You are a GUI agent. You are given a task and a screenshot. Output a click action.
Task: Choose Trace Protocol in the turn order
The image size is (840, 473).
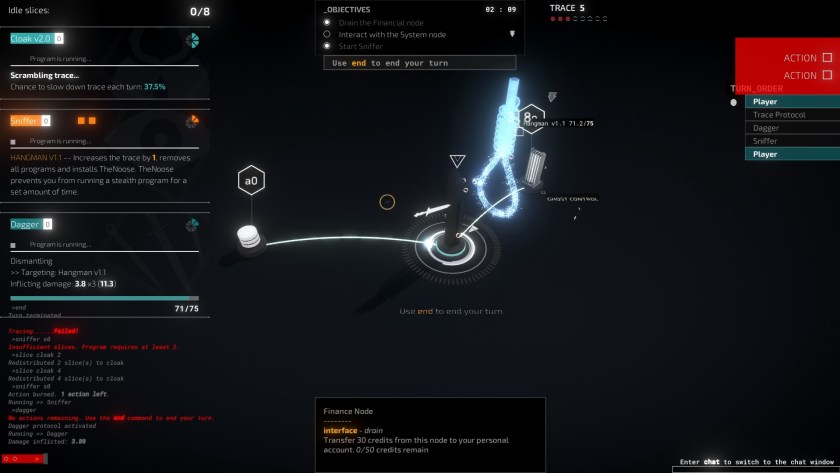[x=779, y=115]
